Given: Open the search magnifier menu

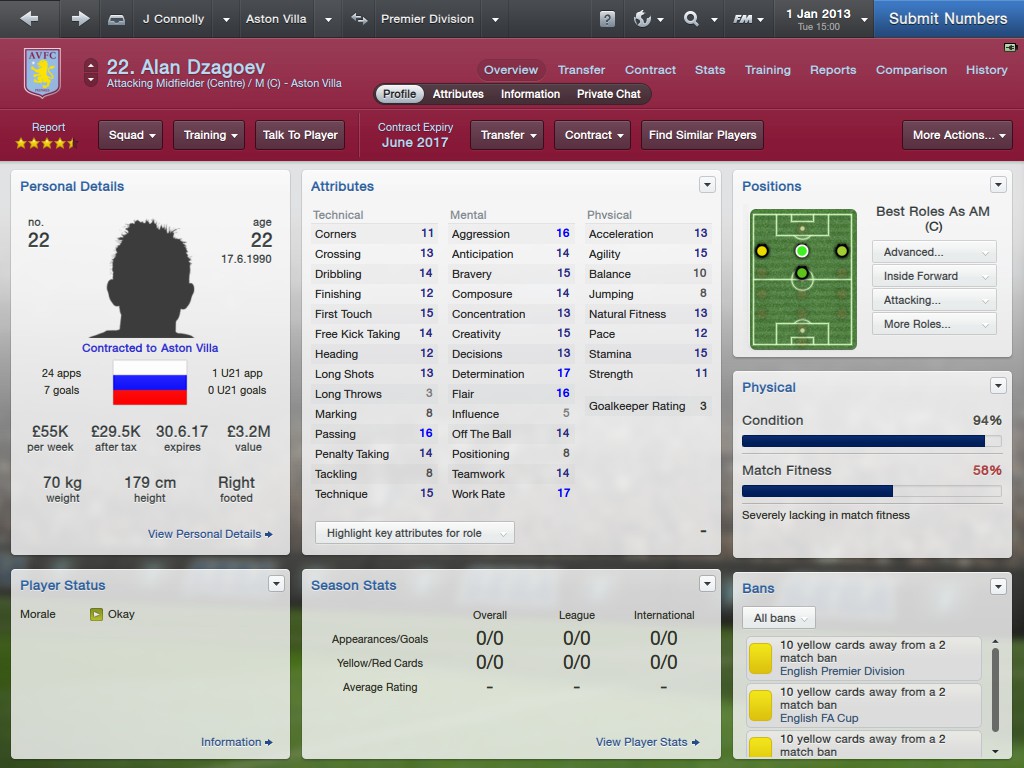Looking at the screenshot, I should (697, 18).
